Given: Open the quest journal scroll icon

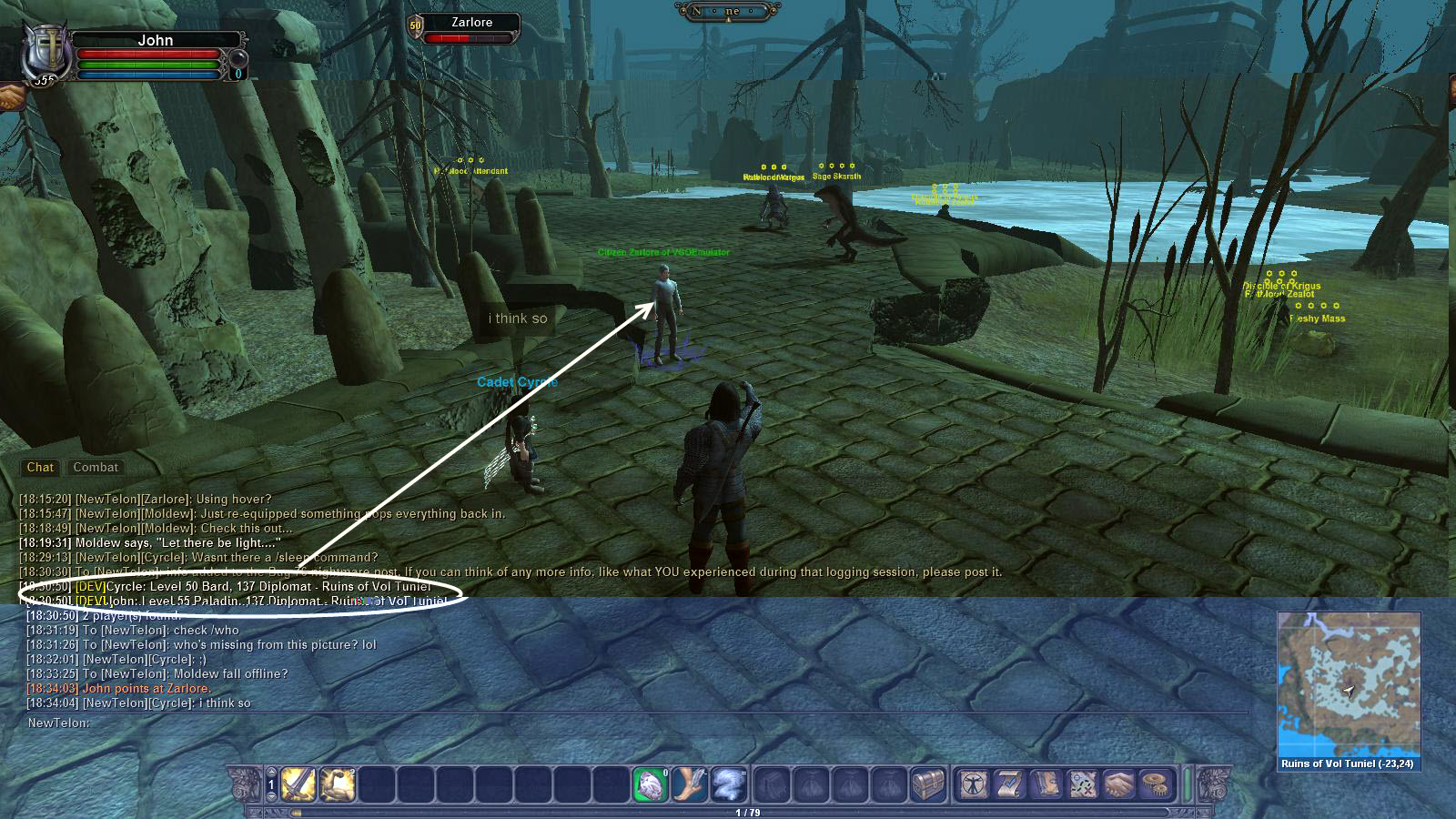Looking at the screenshot, I should point(1009,784).
